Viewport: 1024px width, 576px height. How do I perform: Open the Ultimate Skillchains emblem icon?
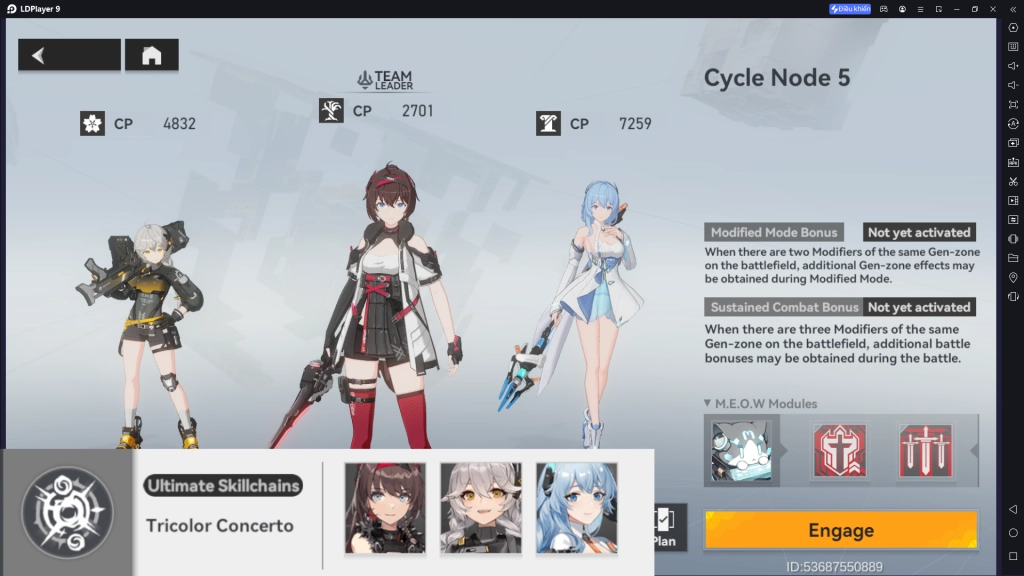(68, 511)
